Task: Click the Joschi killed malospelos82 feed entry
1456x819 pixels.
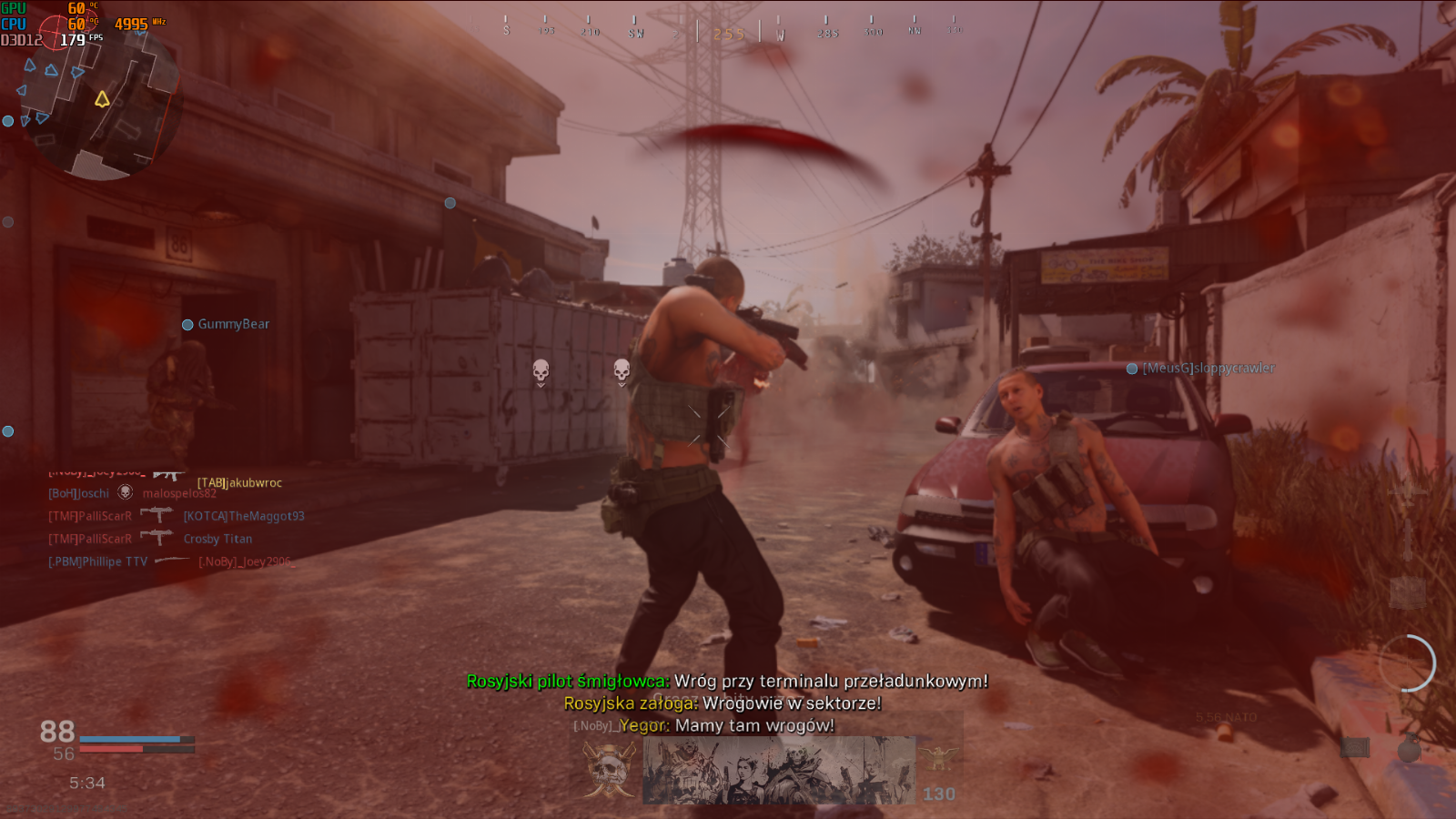Action: [x=132, y=493]
